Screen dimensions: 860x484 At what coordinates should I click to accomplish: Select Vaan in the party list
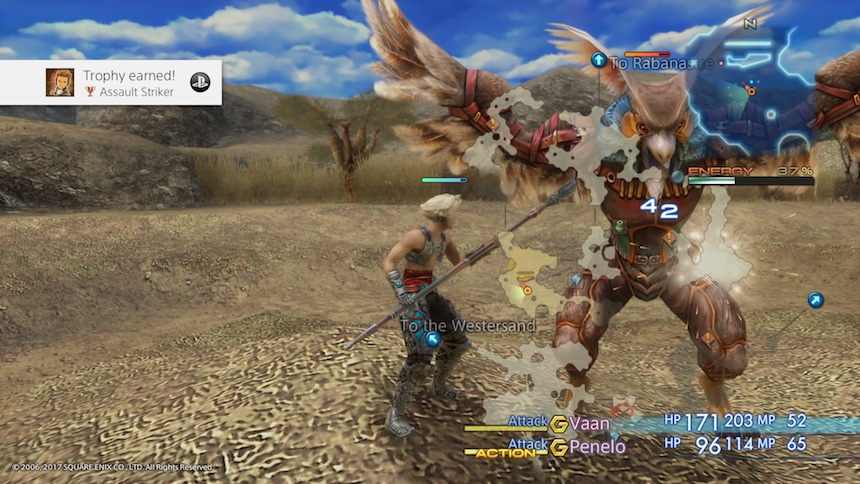[x=589, y=423]
